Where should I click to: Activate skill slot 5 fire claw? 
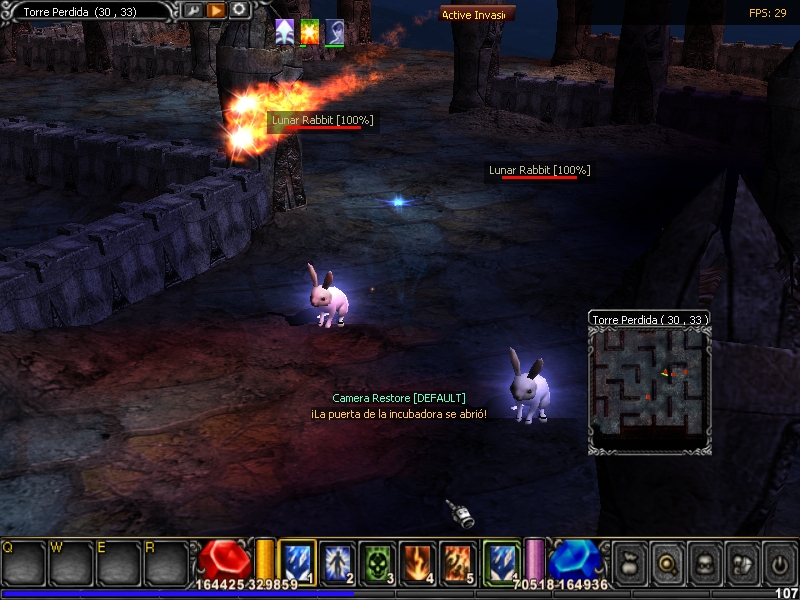coord(458,560)
